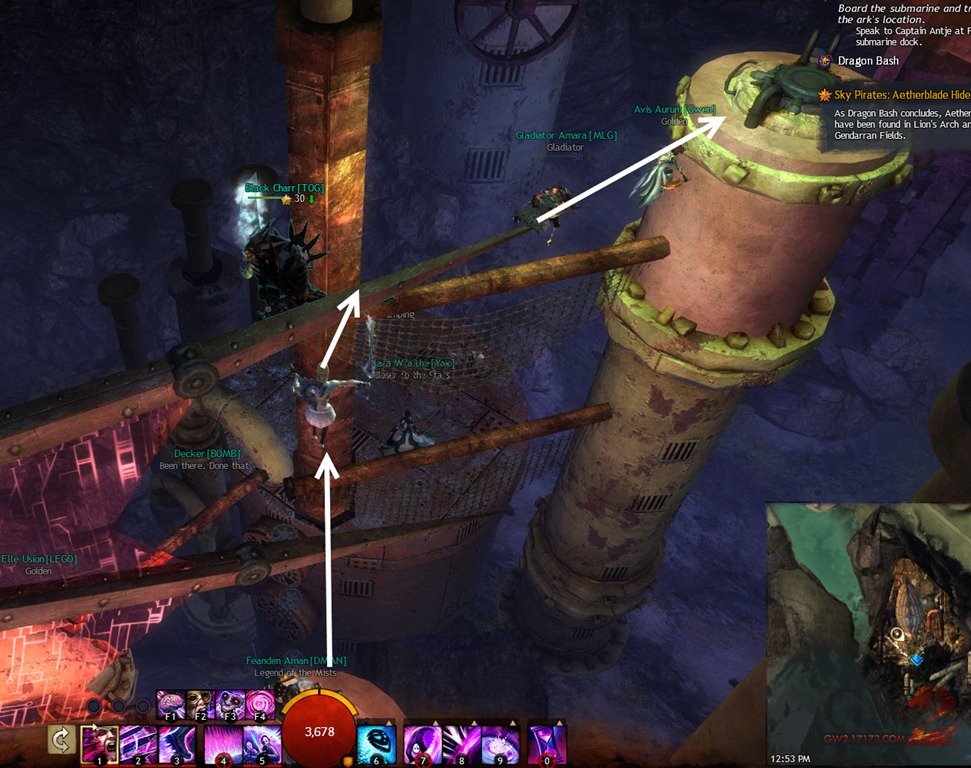Open the minimap
Screen dimensions: 971x768
[866, 630]
